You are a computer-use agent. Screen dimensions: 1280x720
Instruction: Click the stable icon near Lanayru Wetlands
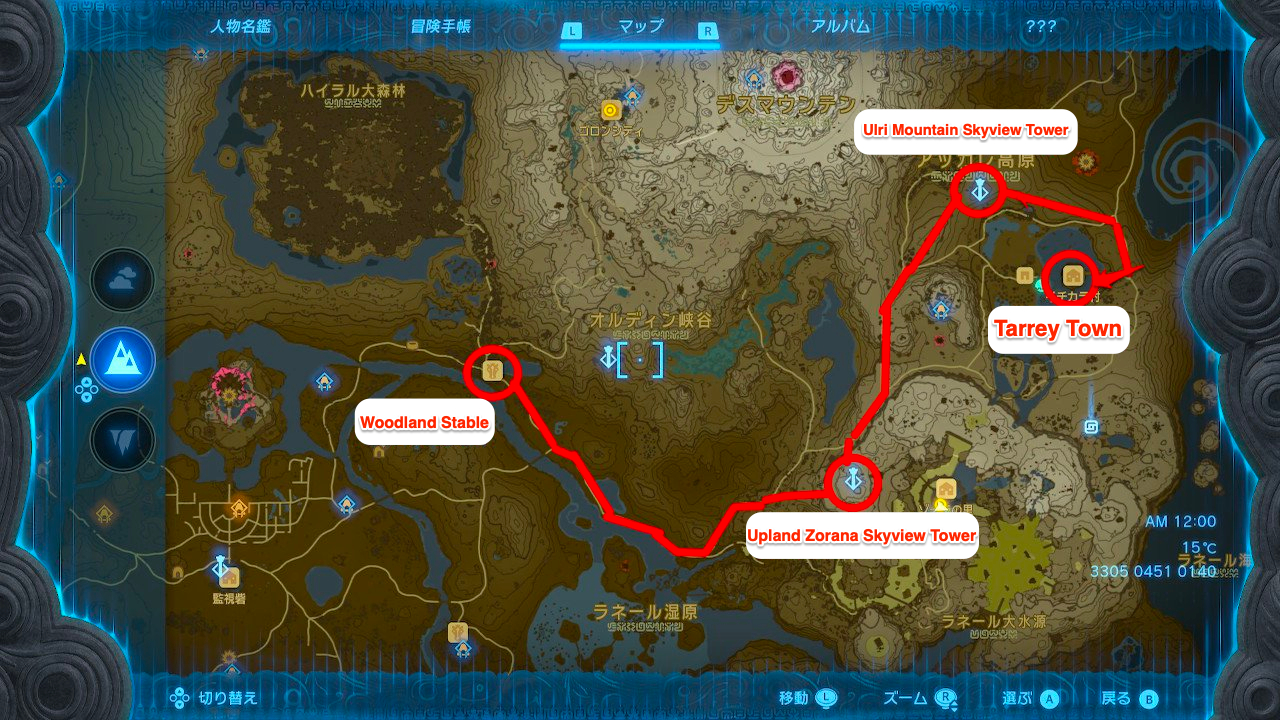point(456,630)
